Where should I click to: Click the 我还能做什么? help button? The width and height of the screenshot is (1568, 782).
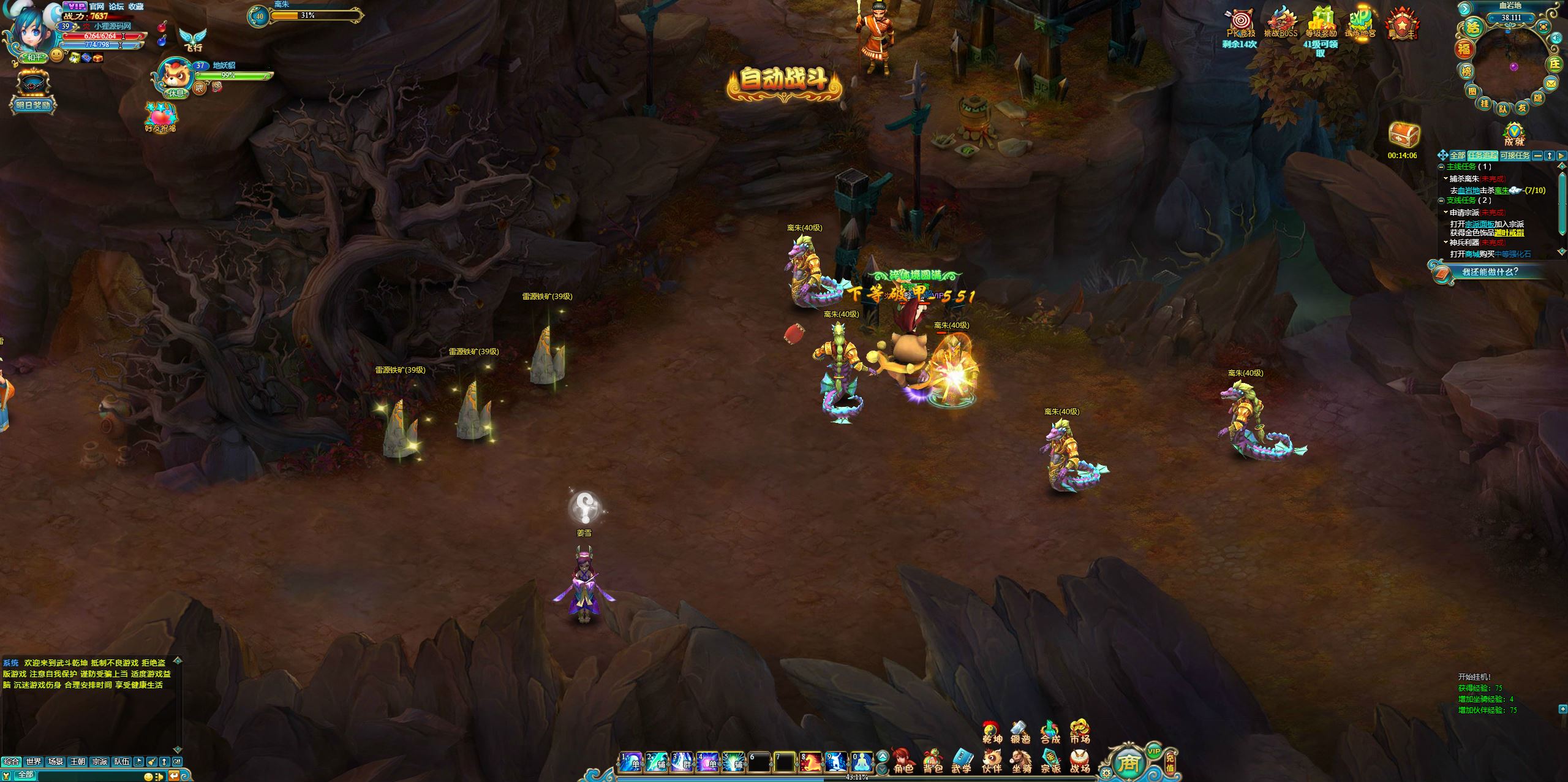(x=1490, y=271)
